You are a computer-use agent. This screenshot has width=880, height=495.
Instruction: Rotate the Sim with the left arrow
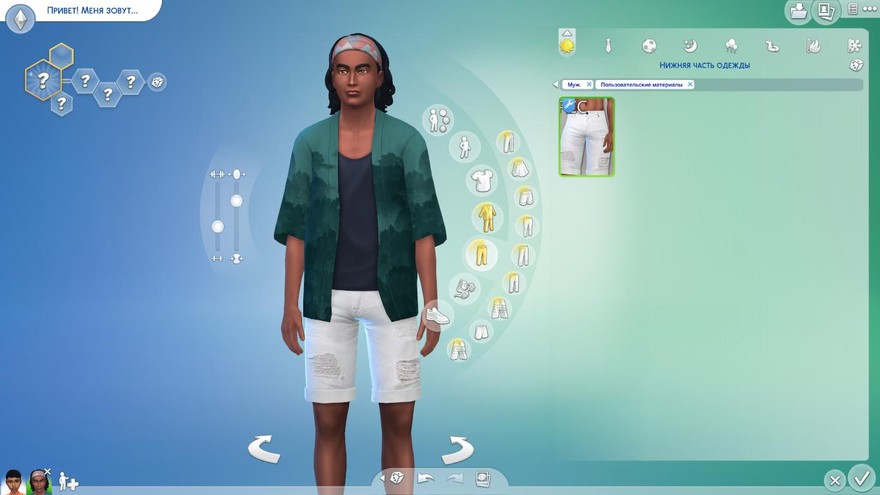coord(264,449)
